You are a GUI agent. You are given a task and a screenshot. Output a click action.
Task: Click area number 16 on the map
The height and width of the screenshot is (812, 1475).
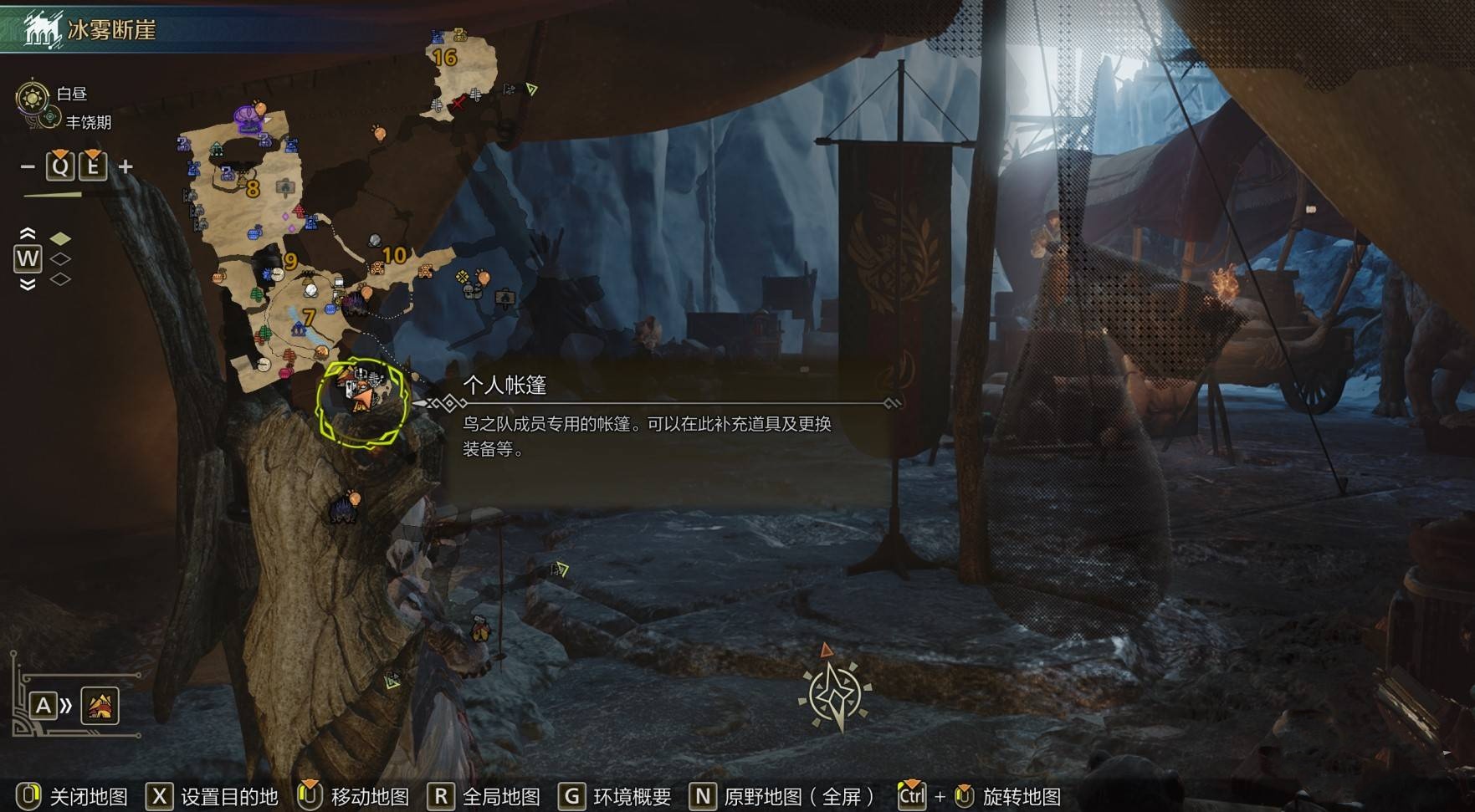click(x=444, y=57)
